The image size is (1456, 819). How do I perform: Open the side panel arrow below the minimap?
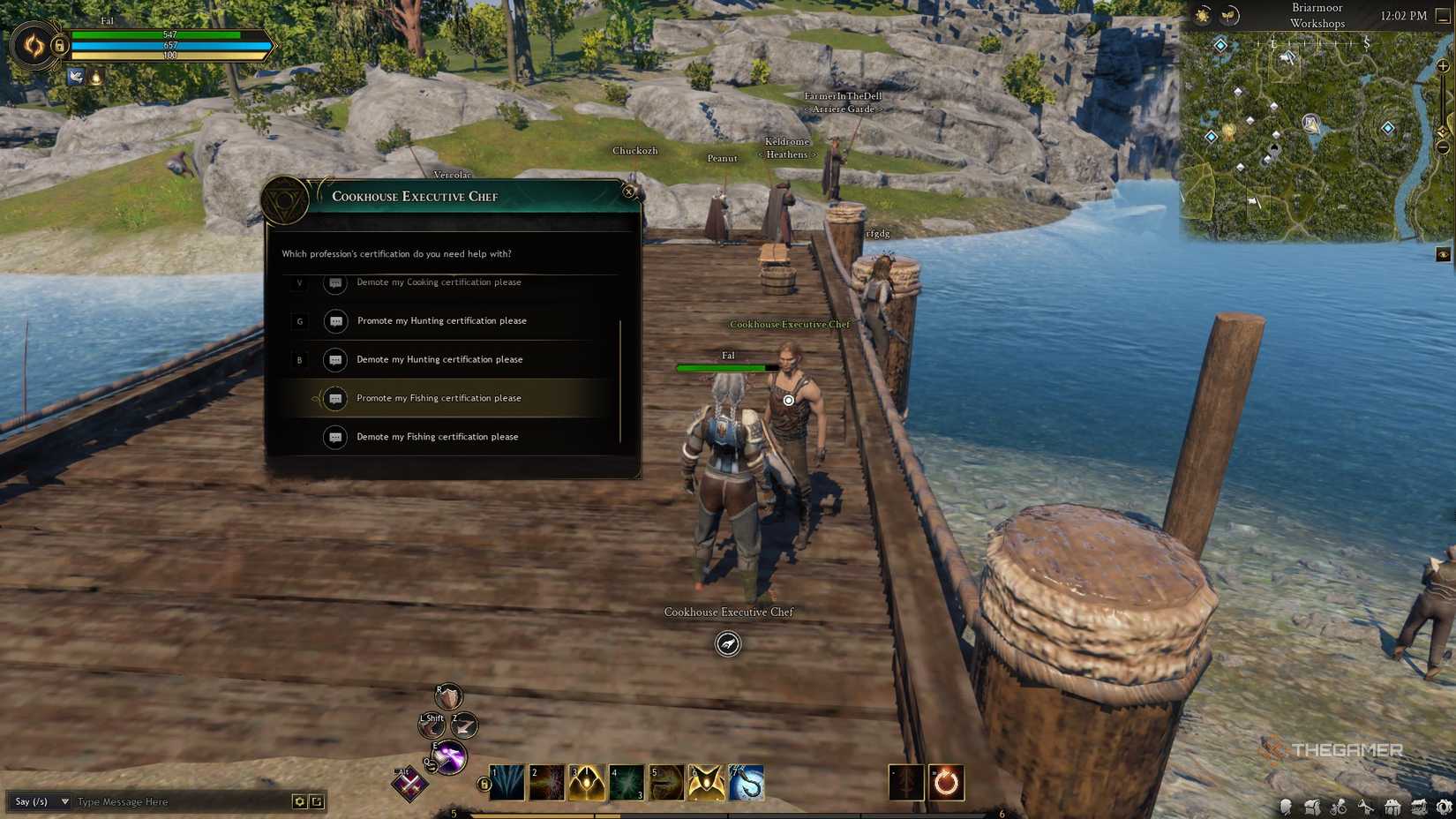(1445, 255)
